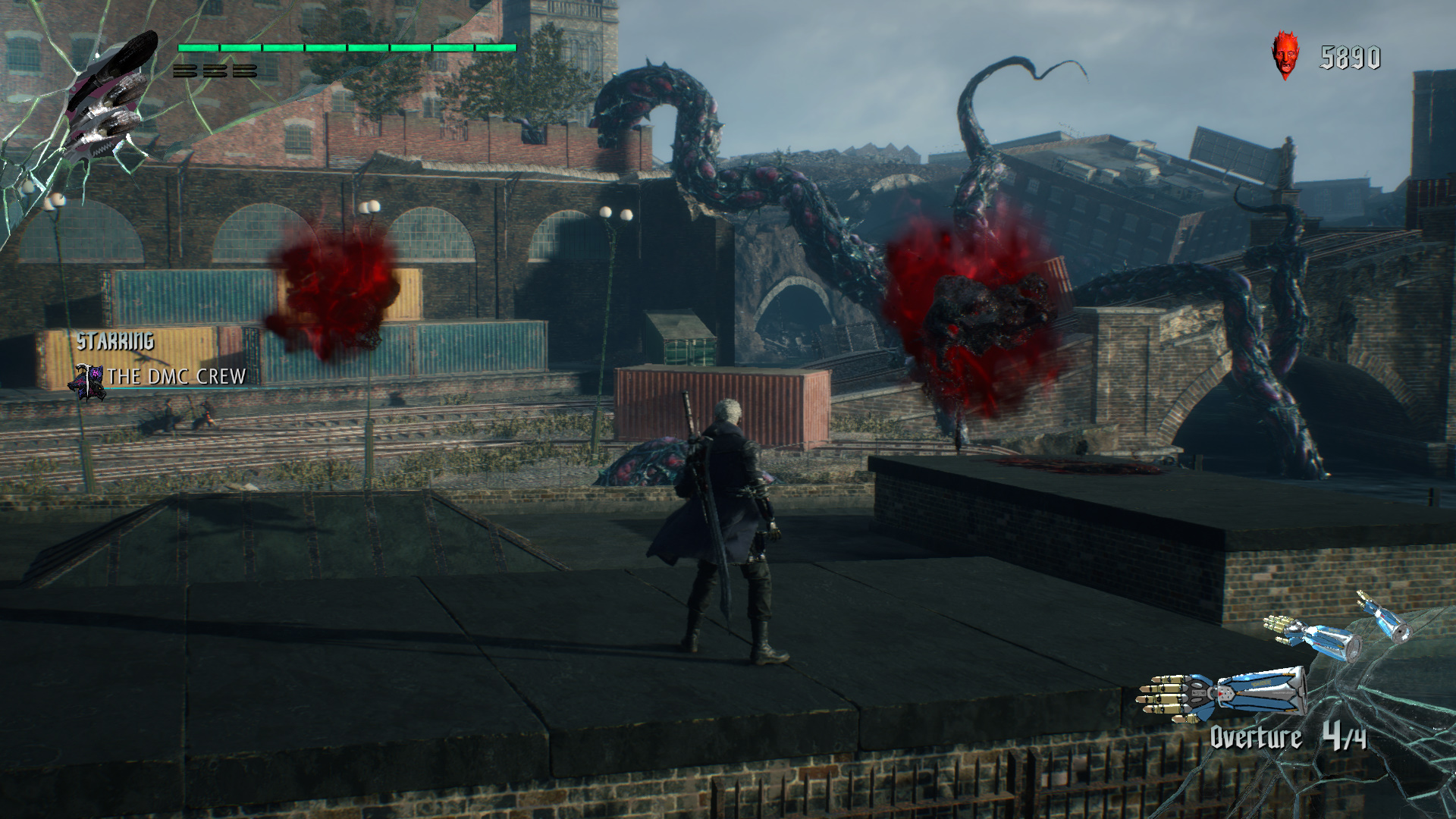Click the red orb demon face icon
1456x819 pixels.
point(1285,55)
